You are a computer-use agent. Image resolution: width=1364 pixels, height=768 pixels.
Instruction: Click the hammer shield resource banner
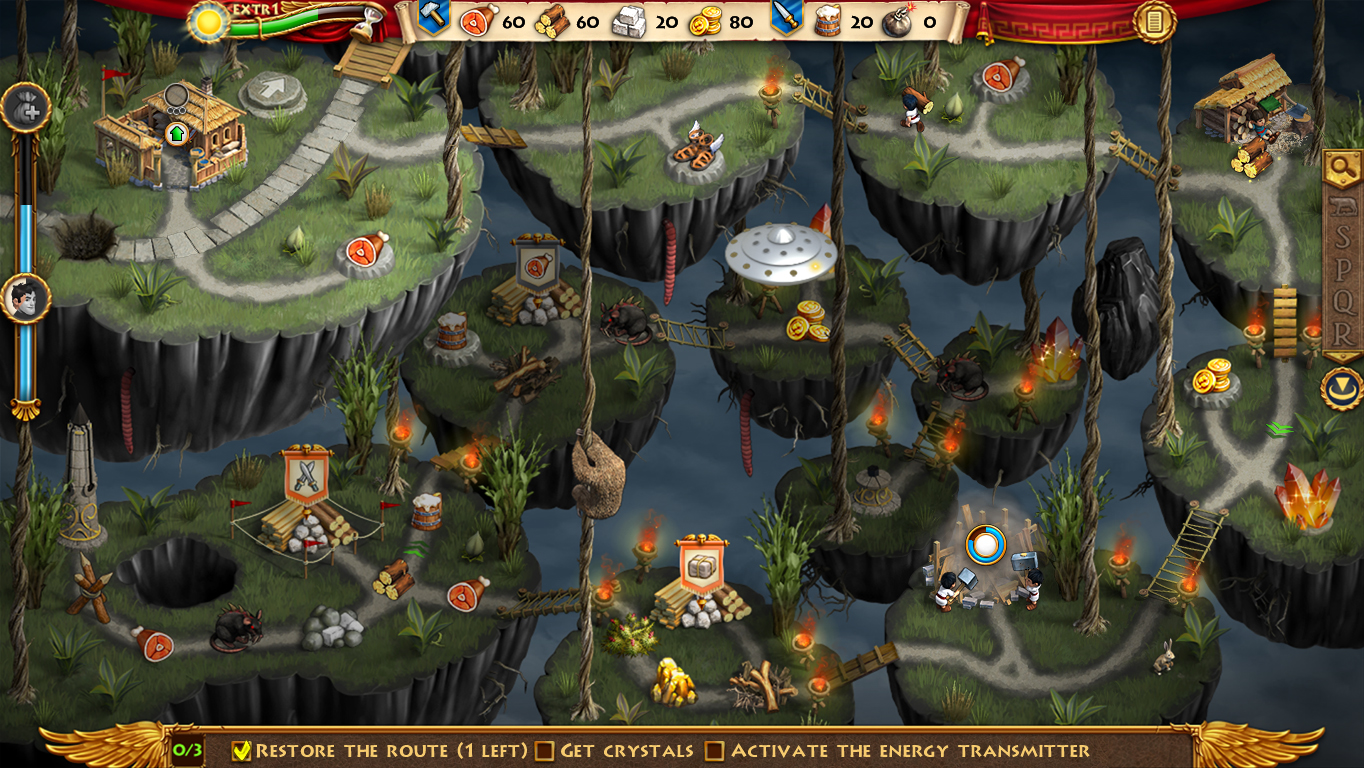click(x=433, y=18)
